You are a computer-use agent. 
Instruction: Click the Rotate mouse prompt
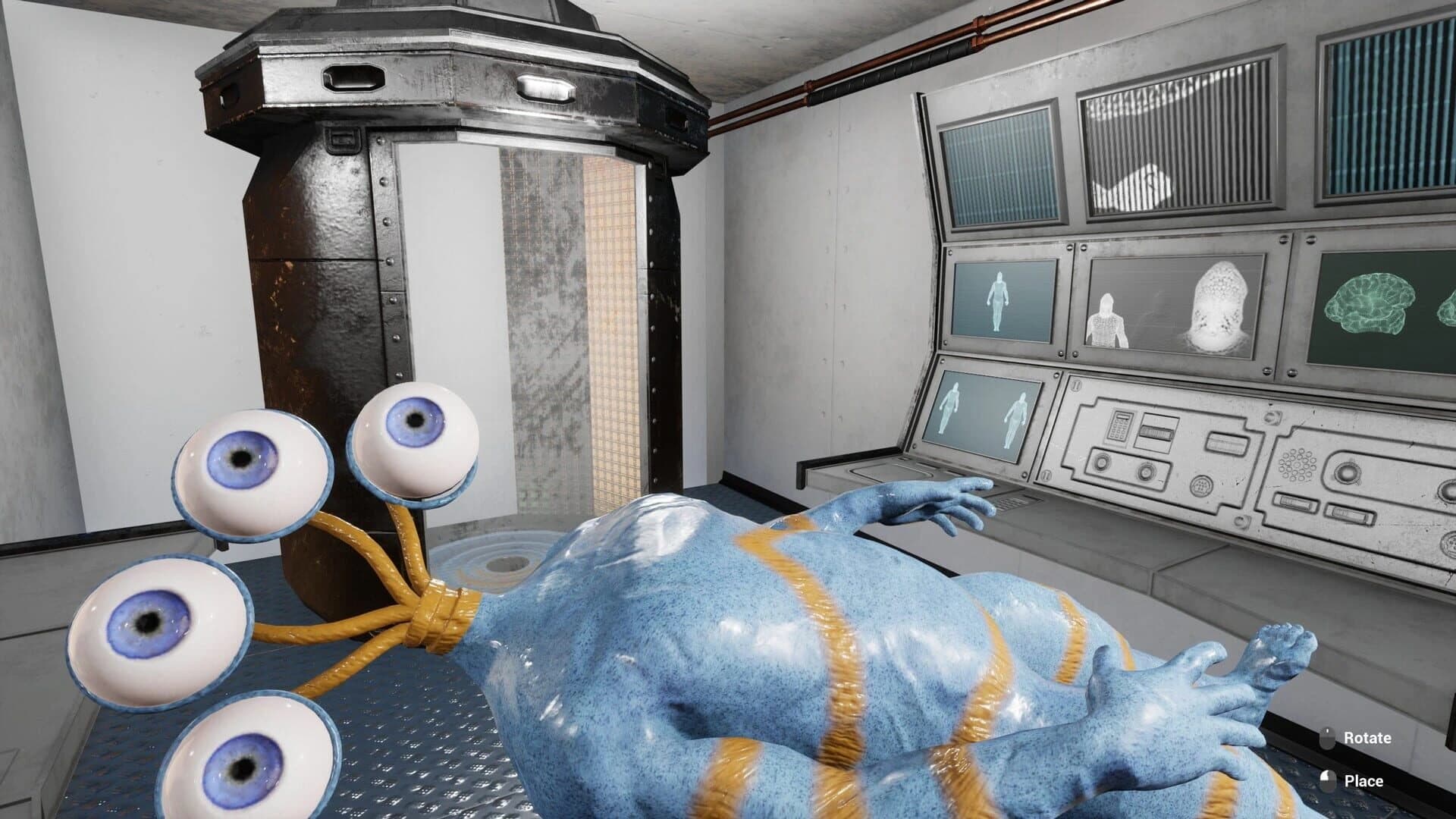[1360, 736]
